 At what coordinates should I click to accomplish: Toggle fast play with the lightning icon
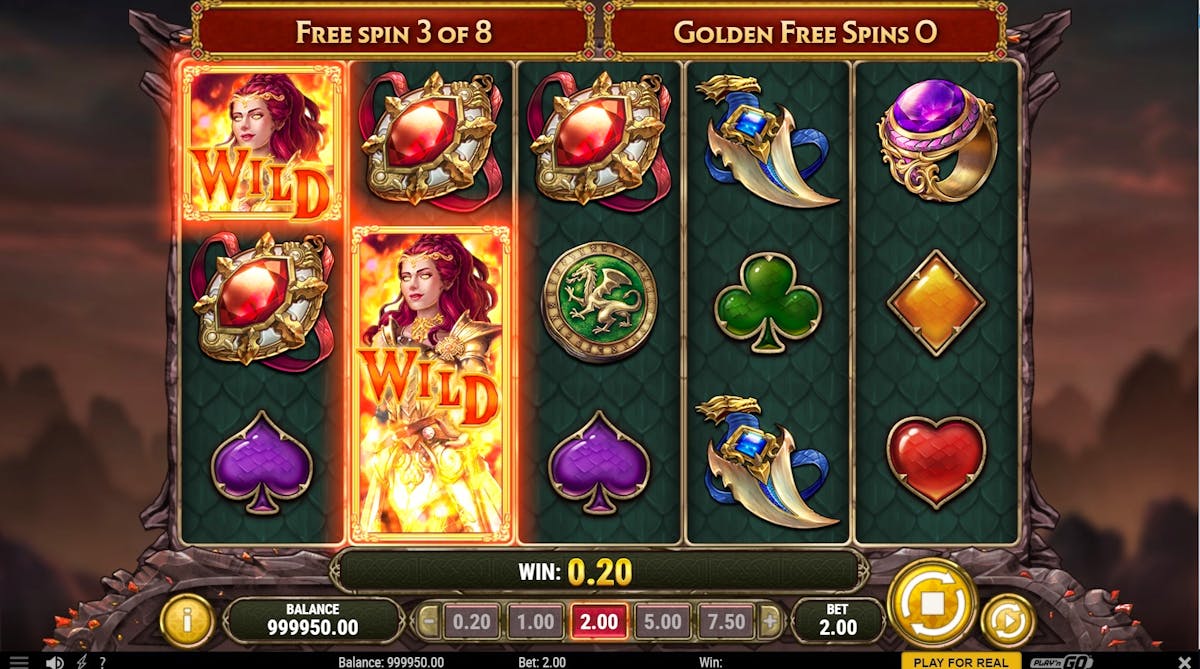(81, 662)
